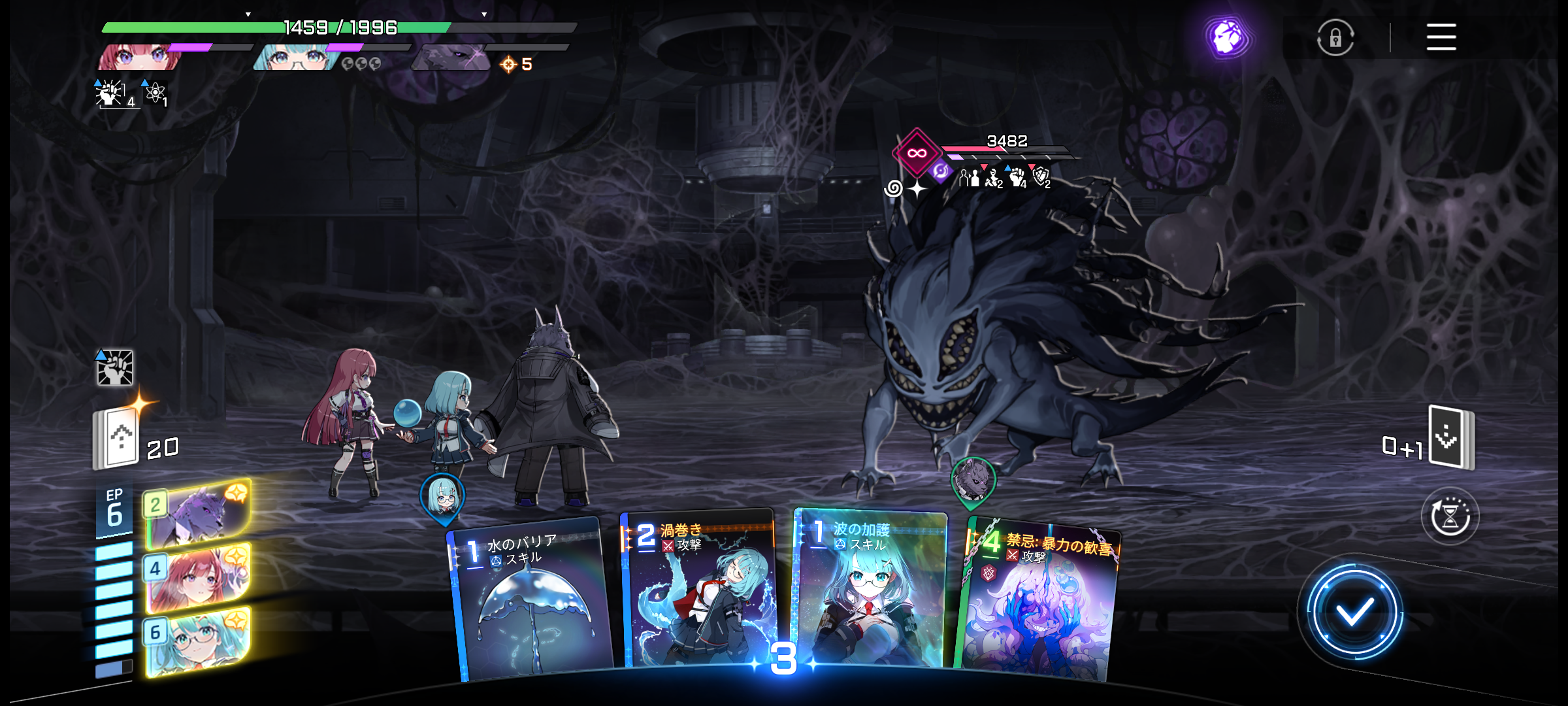
Task: Inspect the enemy's shield debuff icon
Action: [1041, 175]
